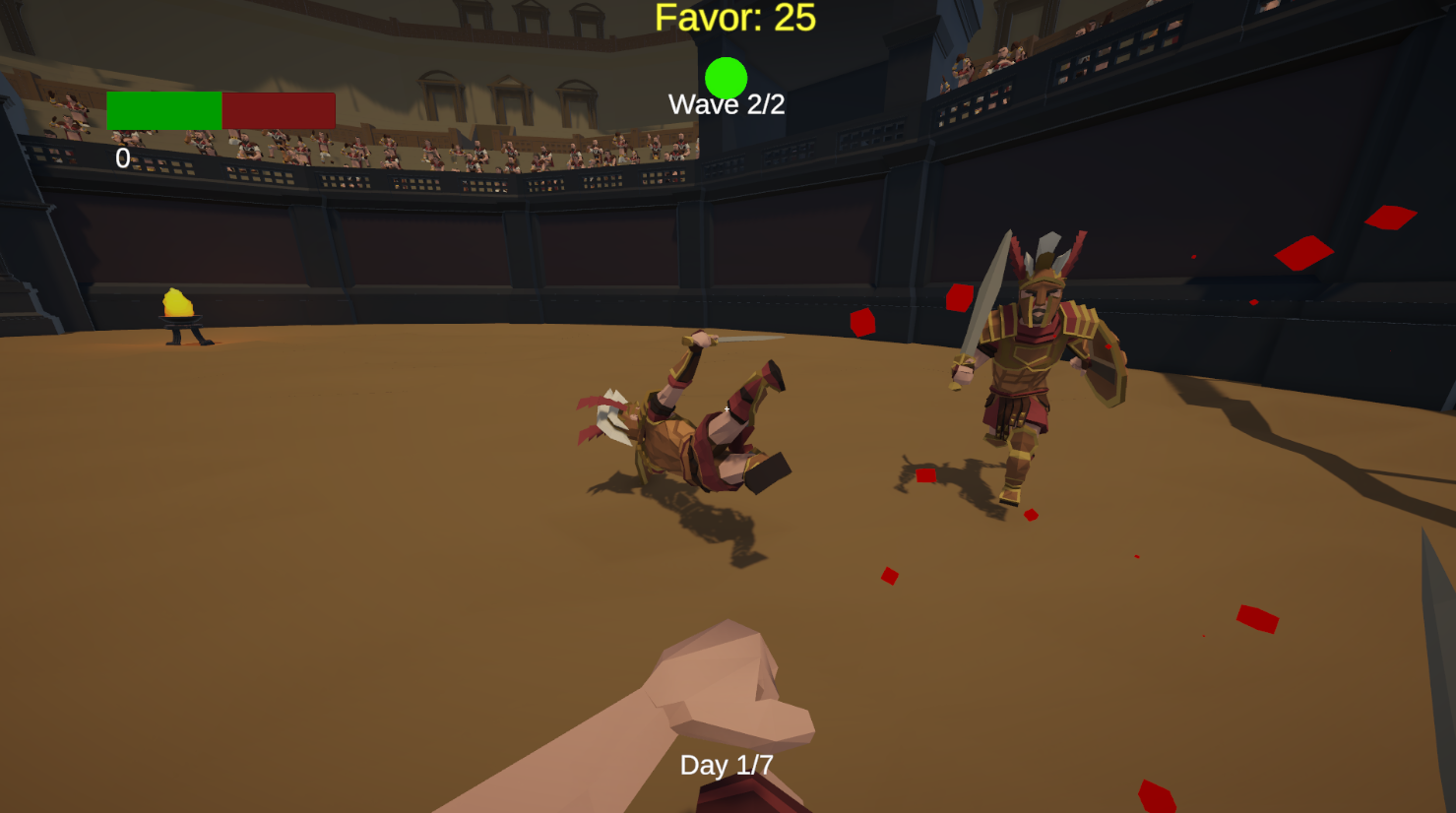Click the Wave 2/2 label

[x=727, y=104]
